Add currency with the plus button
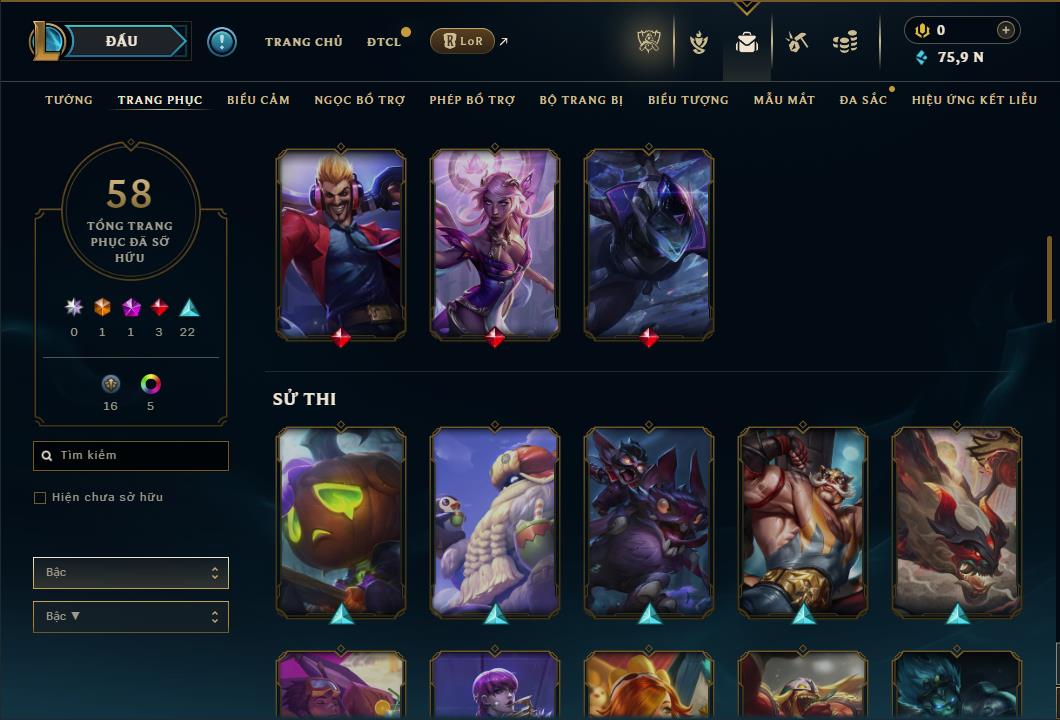Image resolution: width=1060 pixels, height=720 pixels. 1006,30
